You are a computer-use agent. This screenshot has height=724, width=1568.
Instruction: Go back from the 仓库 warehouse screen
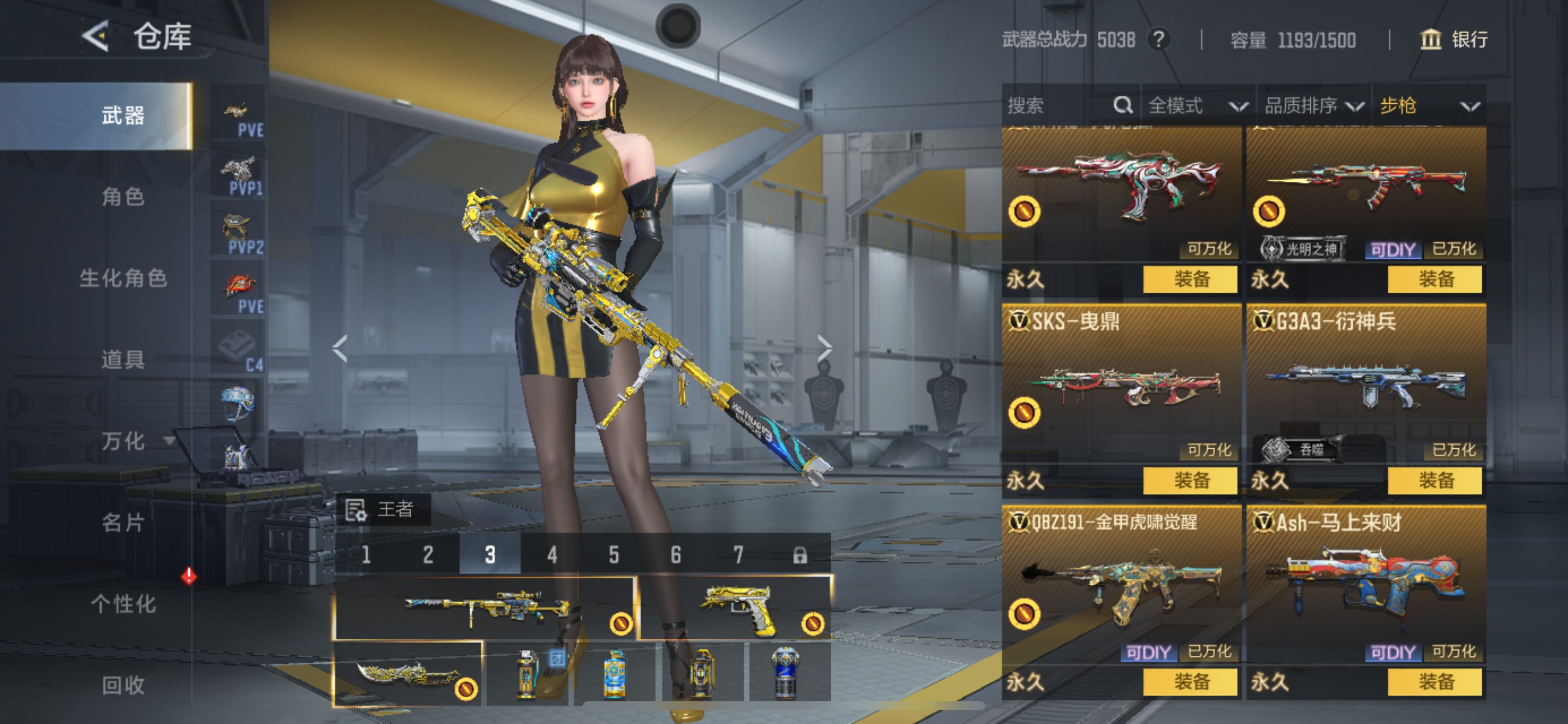point(96,37)
